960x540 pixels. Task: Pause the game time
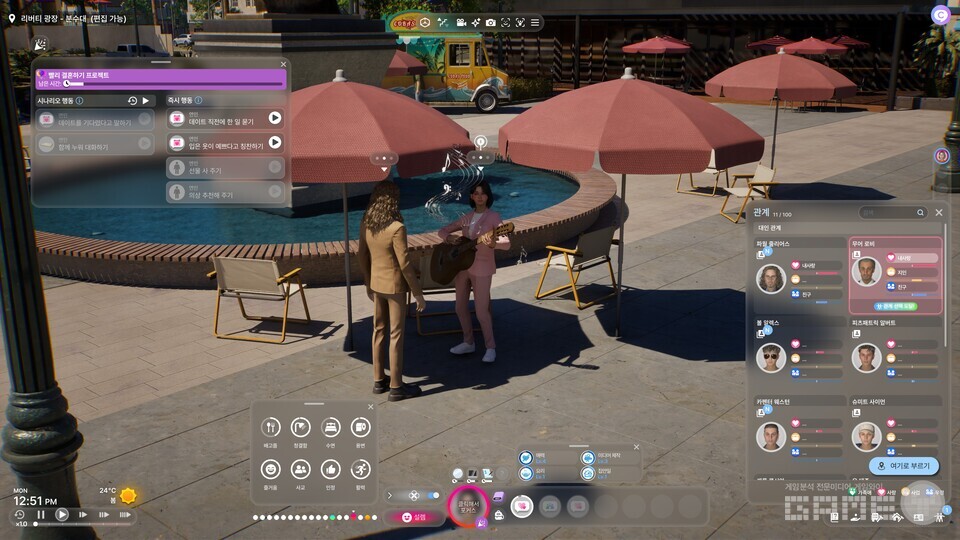coord(41,515)
